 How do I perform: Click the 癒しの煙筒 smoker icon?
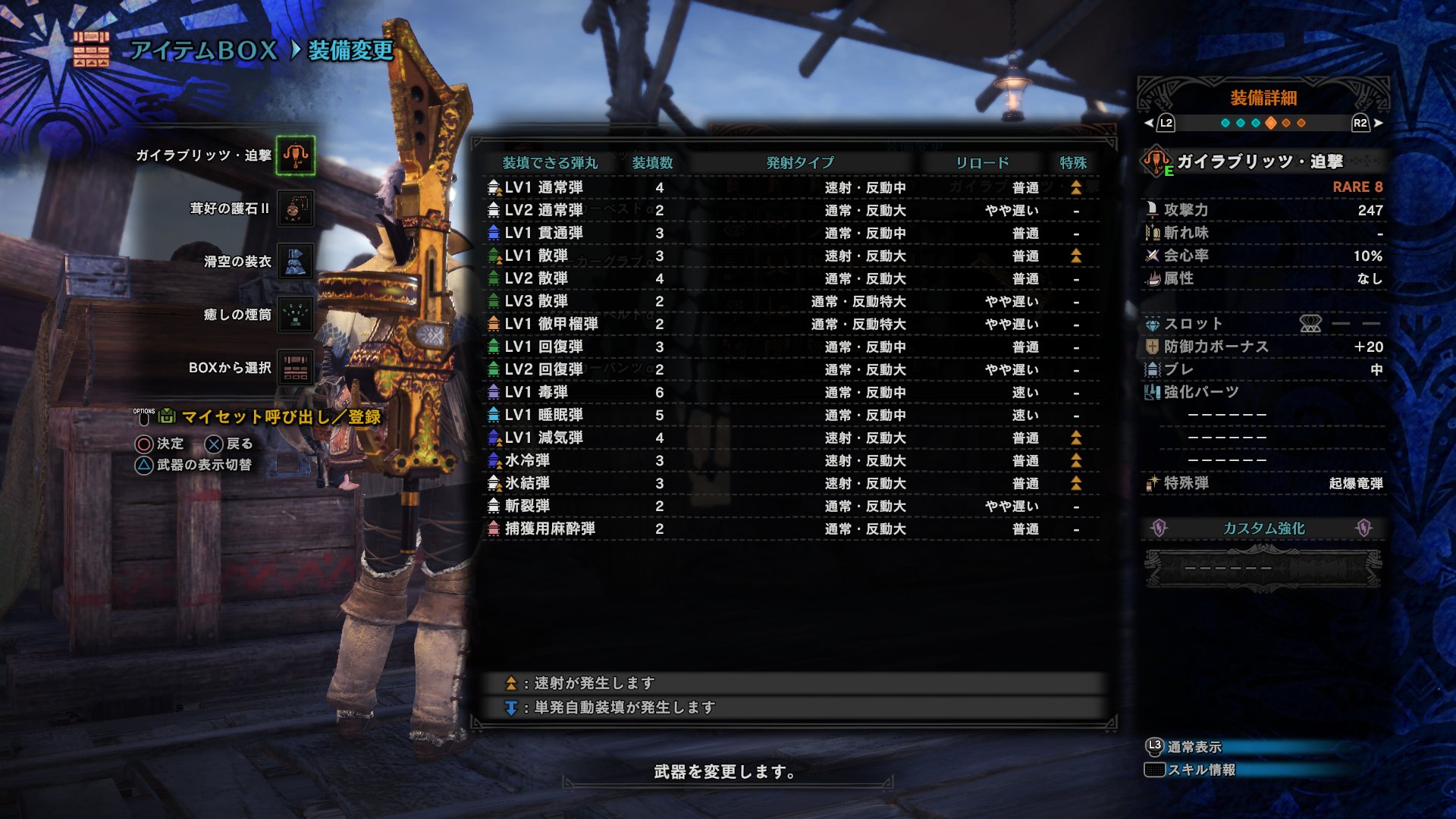(x=294, y=314)
